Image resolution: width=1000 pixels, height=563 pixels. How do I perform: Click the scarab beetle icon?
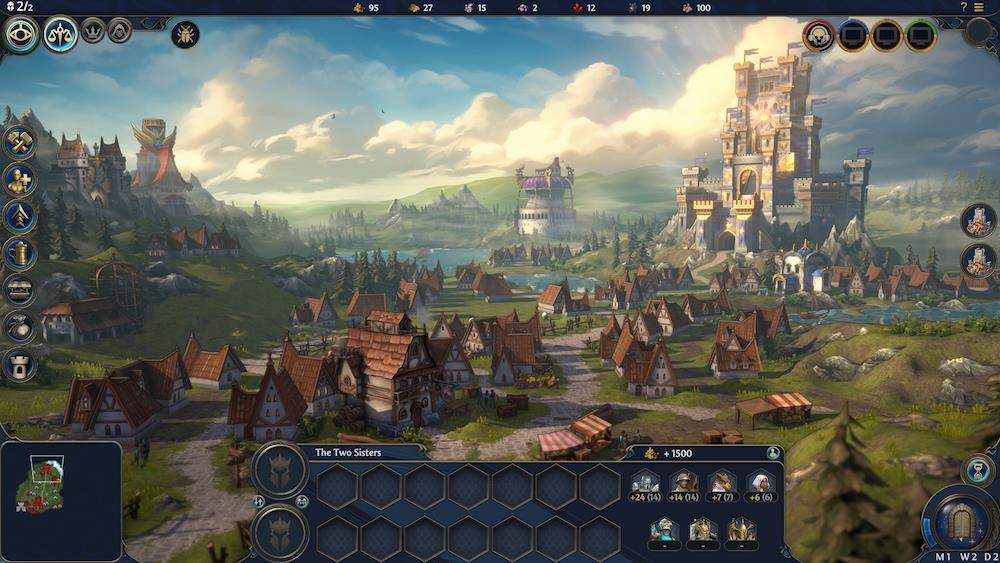(185, 34)
